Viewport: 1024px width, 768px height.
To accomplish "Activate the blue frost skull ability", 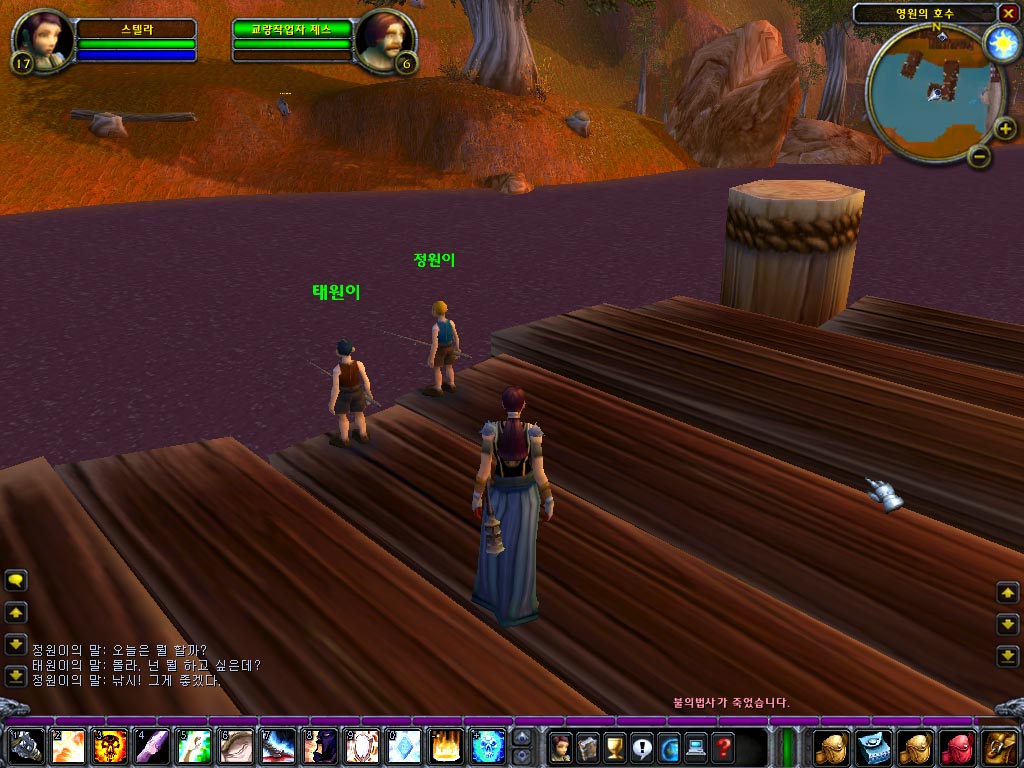I will click(488, 746).
